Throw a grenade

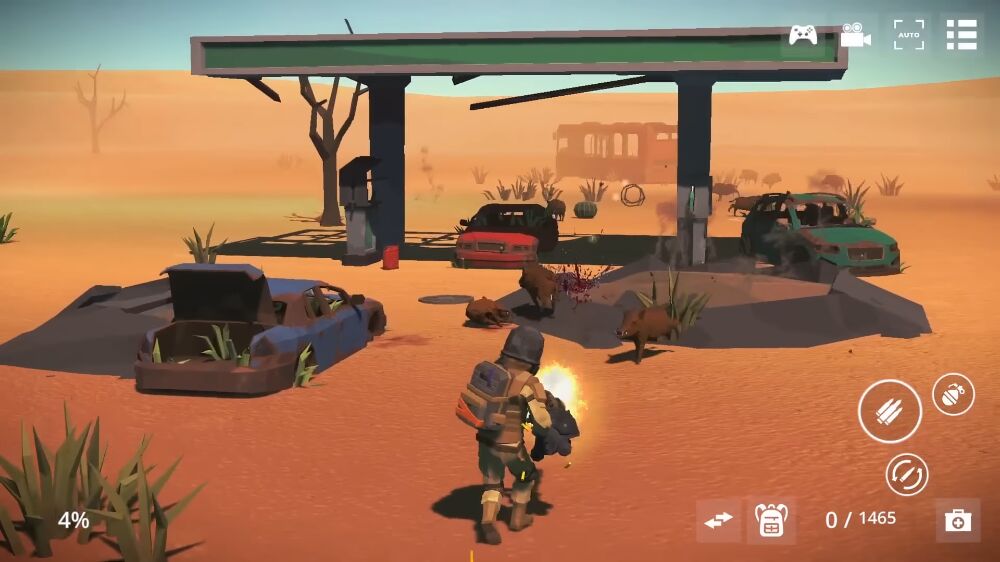click(953, 394)
